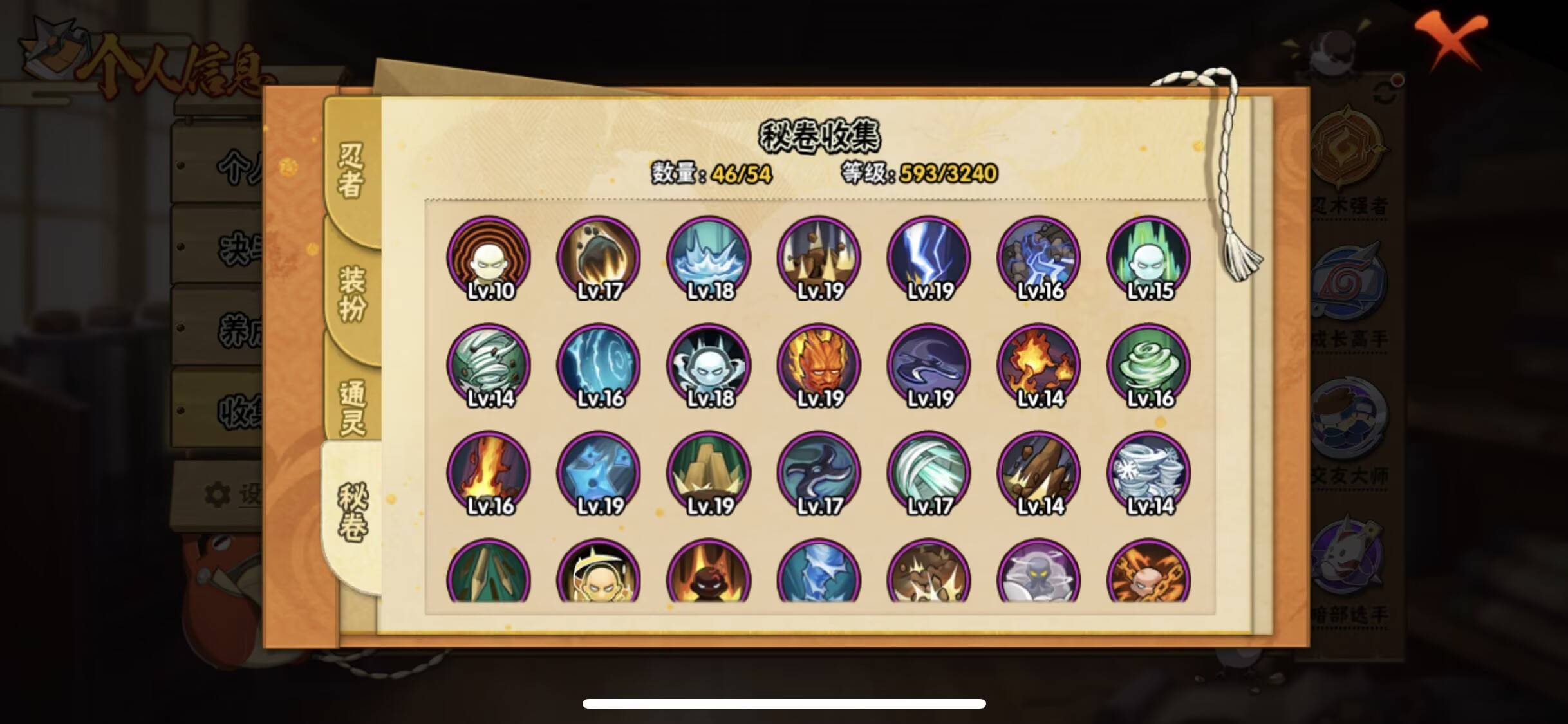This screenshot has height=724, width=1568.
Task: Select the Lv.10 spiral genjutsu scroll icon
Action: tap(490, 257)
